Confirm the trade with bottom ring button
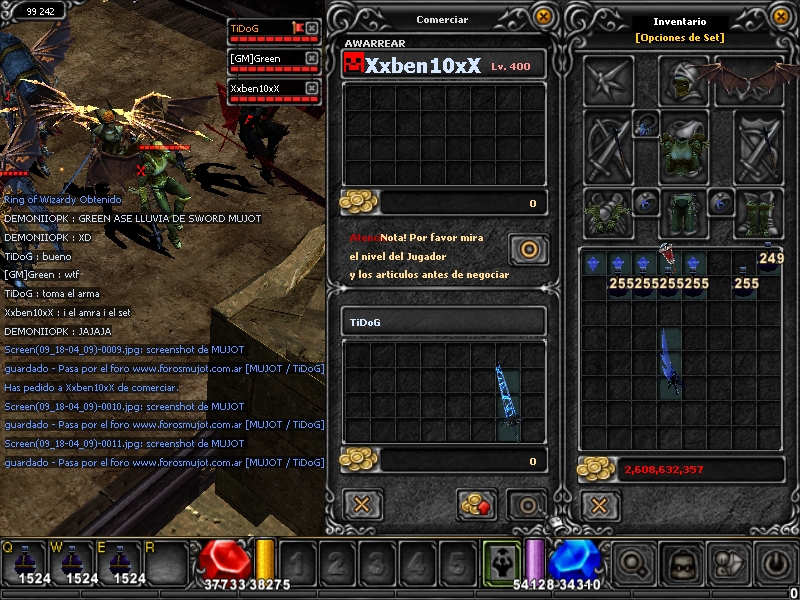The image size is (800, 600). pos(526,503)
